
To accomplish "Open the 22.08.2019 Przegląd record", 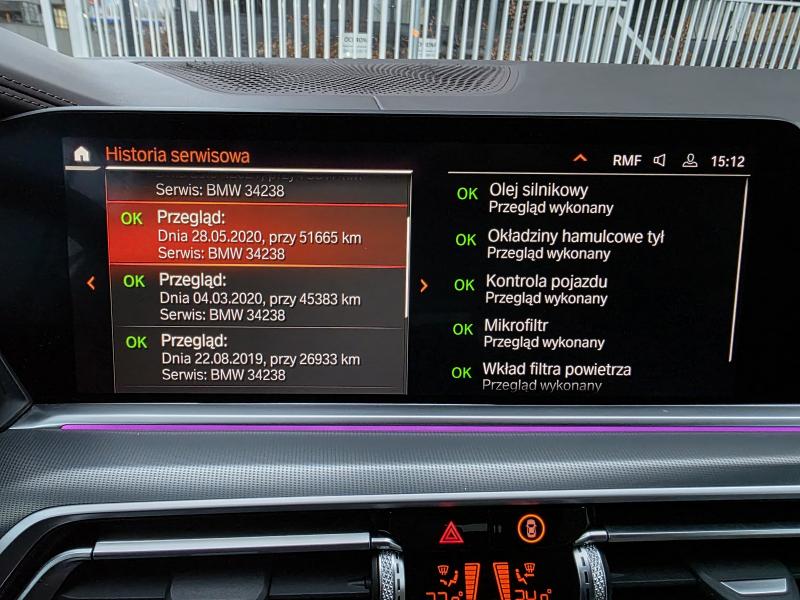I will coord(258,357).
